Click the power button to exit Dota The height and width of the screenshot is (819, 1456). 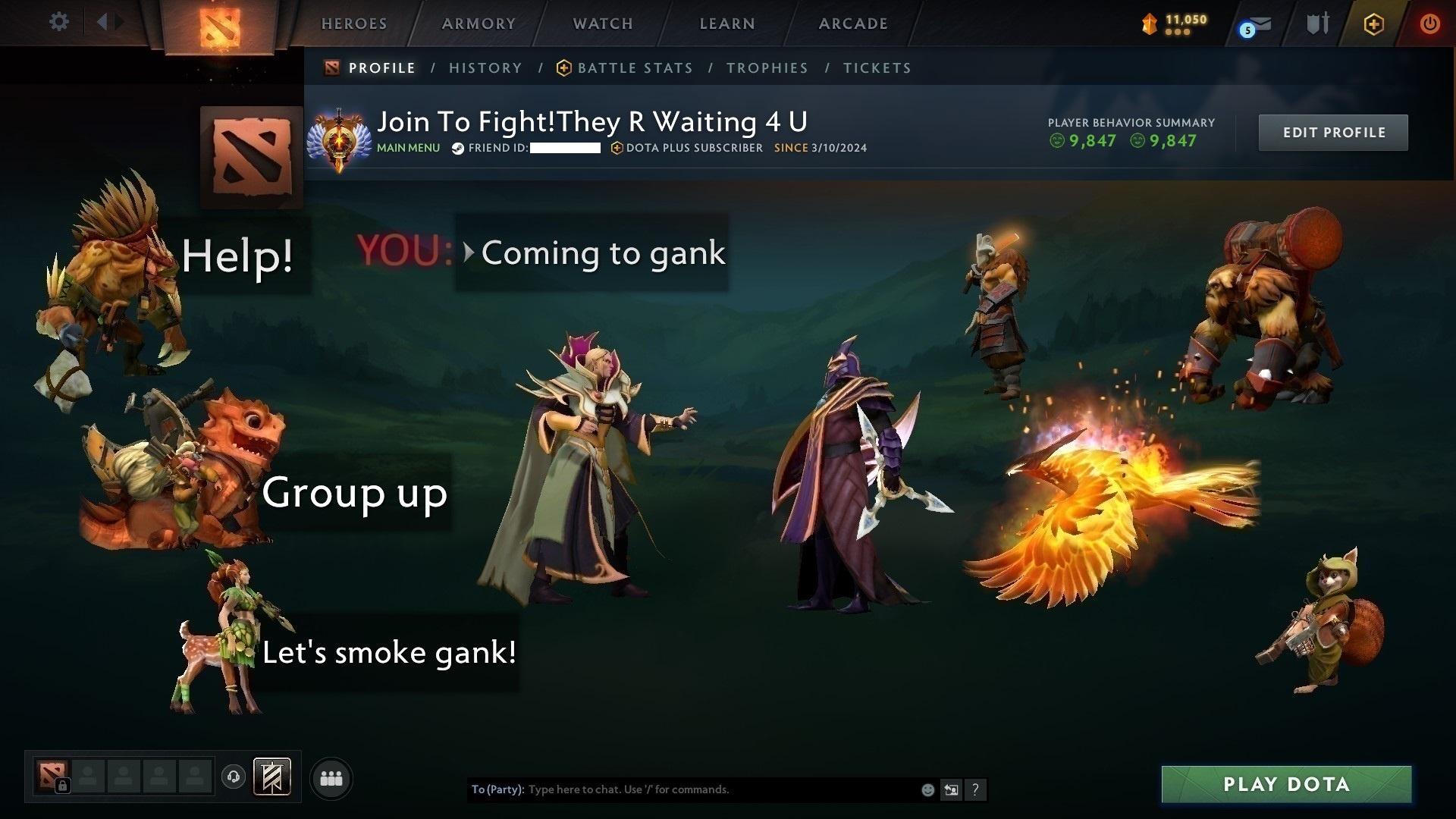1429,23
